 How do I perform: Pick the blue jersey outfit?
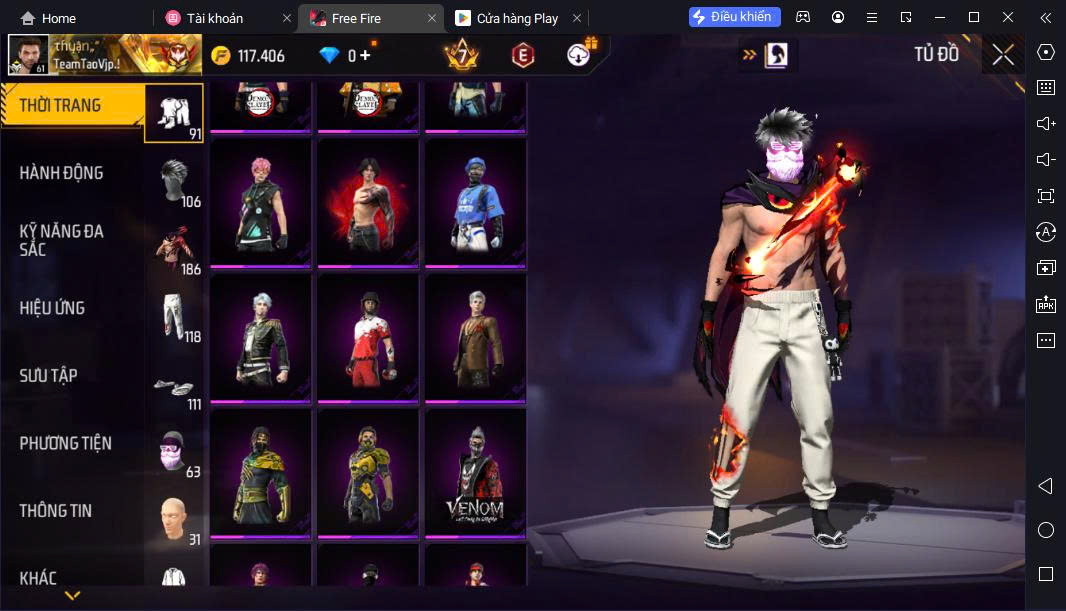click(475, 202)
